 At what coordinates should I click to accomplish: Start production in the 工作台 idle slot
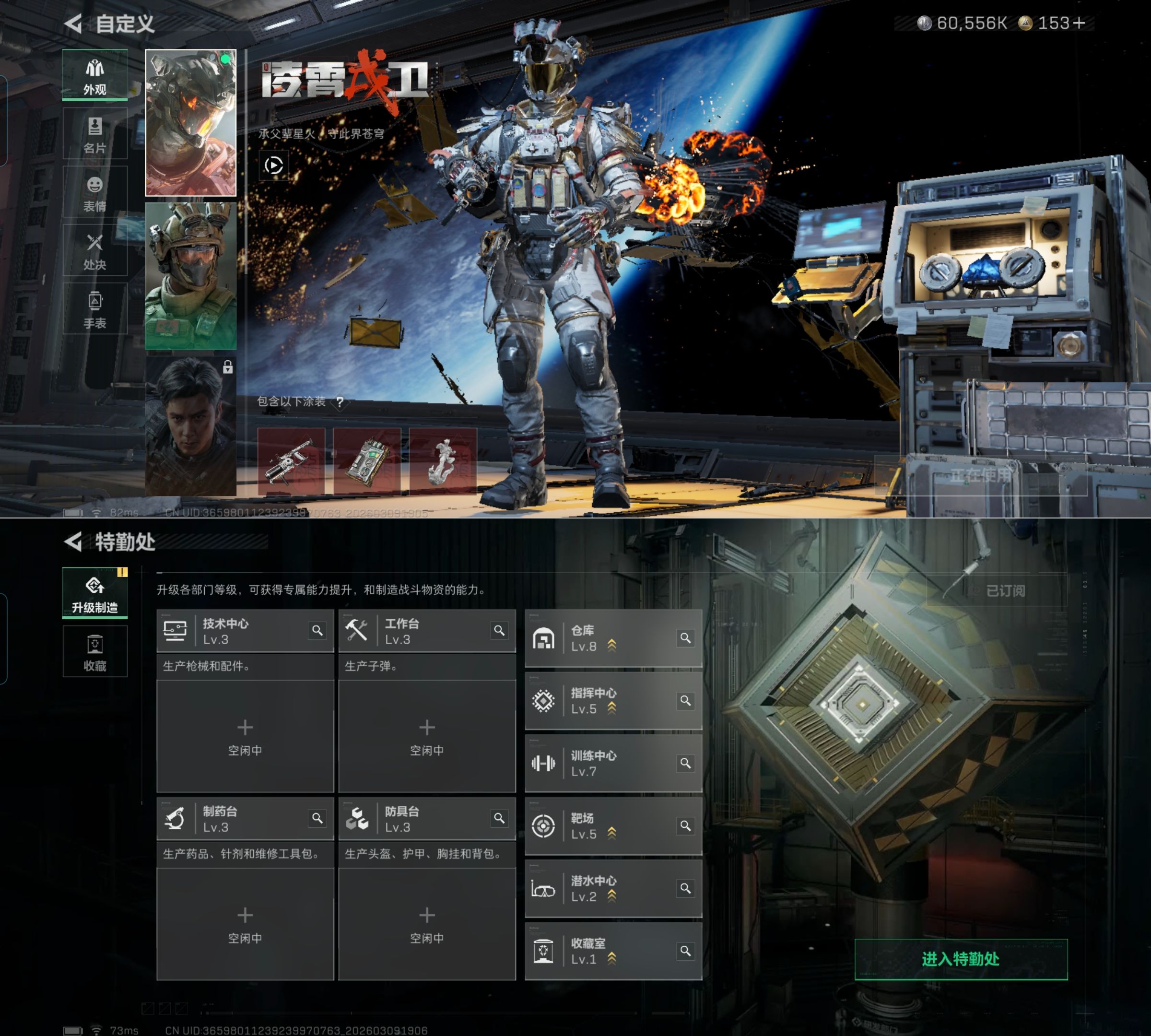click(427, 736)
